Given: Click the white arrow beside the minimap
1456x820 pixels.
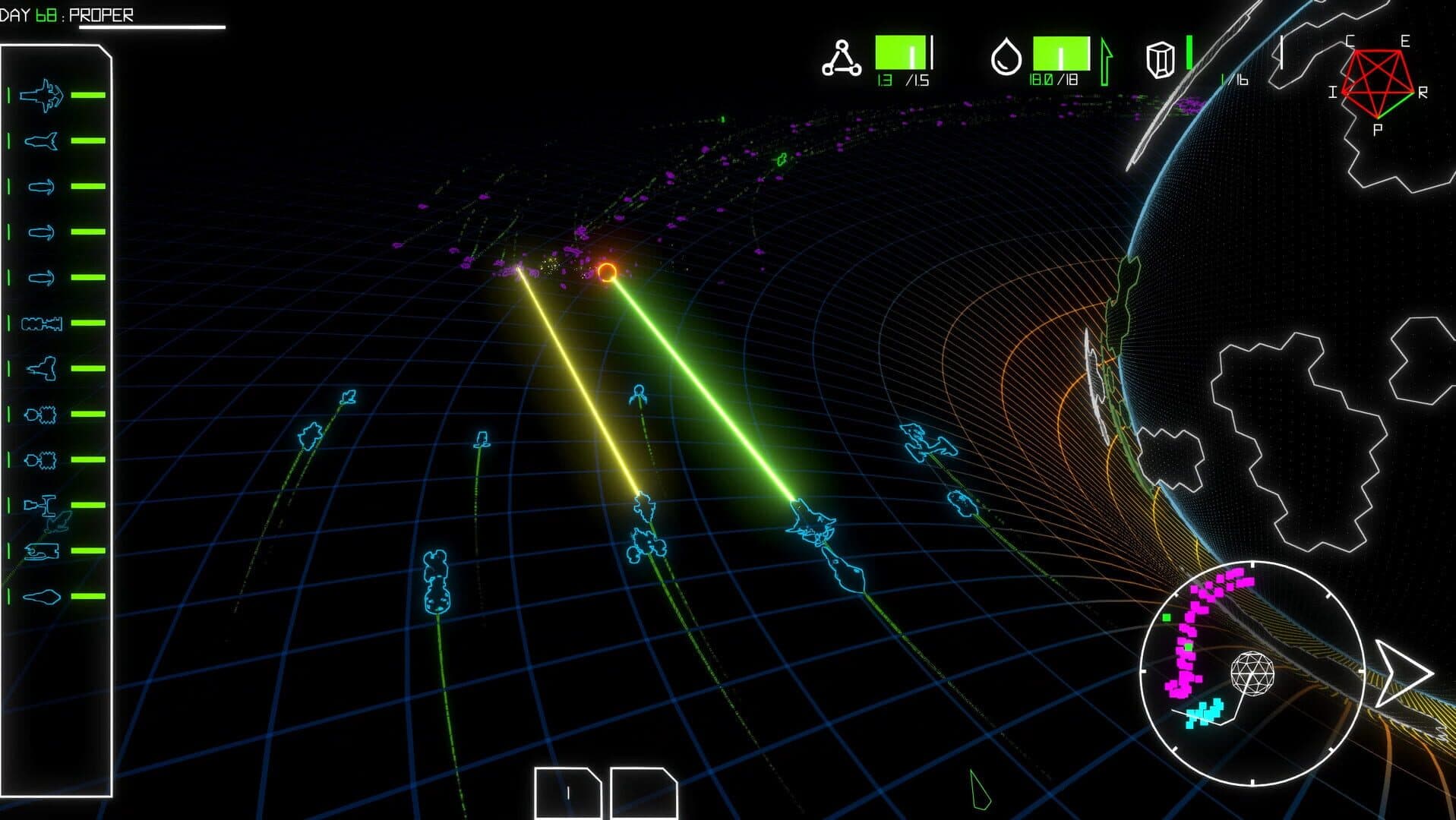Looking at the screenshot, I should tap(1402, 673).
